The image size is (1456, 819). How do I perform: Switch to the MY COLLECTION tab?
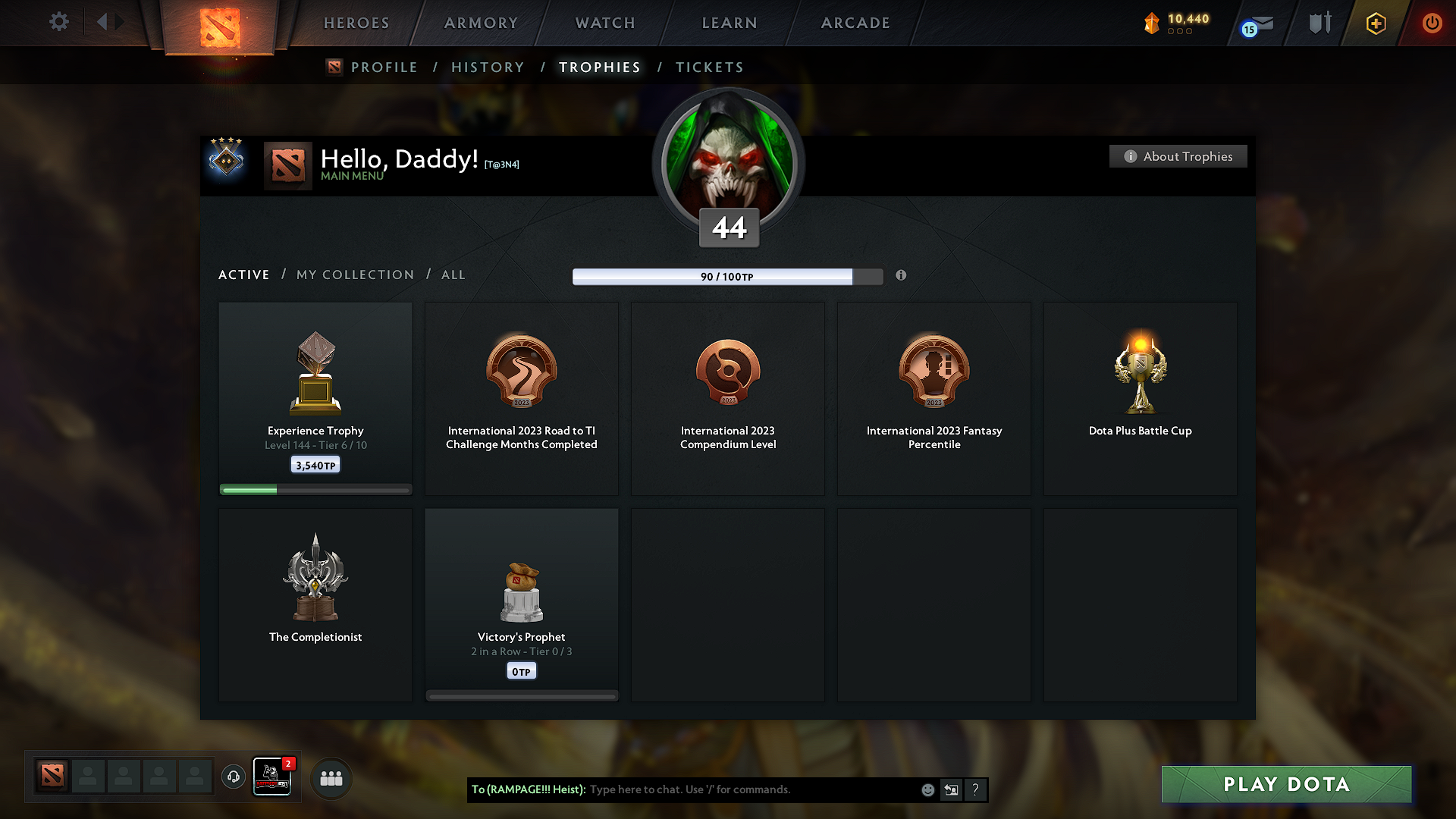pyautogui.click(x=354, y=275)
